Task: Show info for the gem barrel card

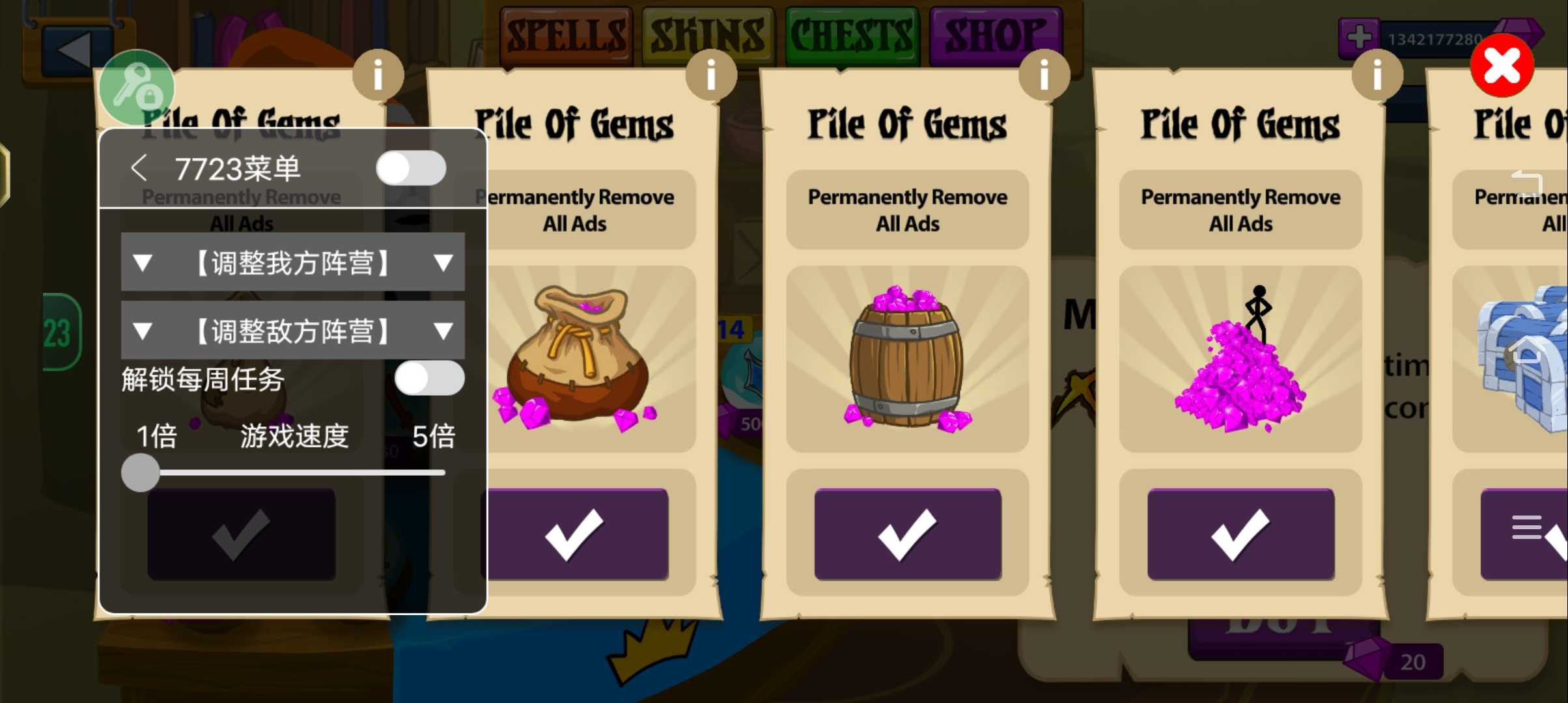Action: click(1044, 76)
